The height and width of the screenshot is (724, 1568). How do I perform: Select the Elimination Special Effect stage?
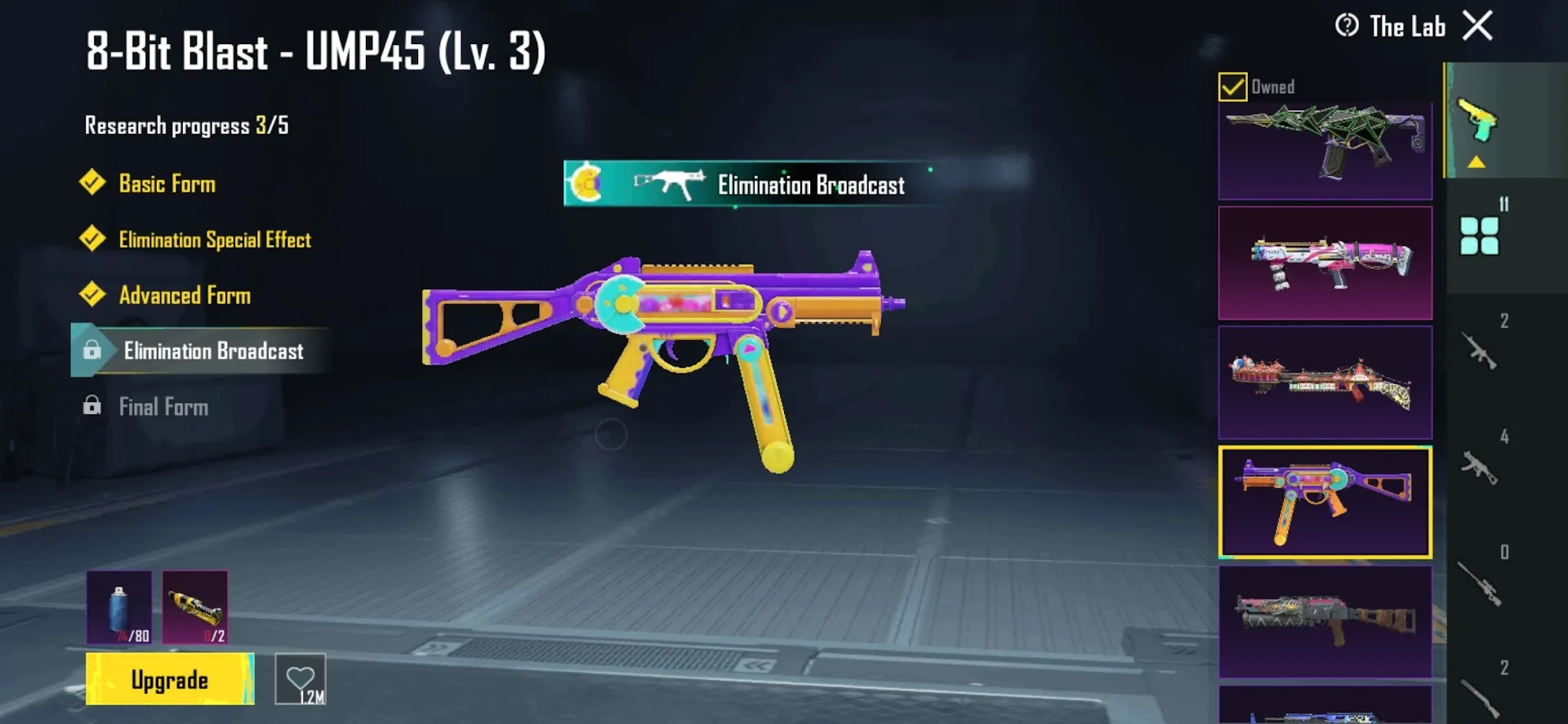click(215, 239)
